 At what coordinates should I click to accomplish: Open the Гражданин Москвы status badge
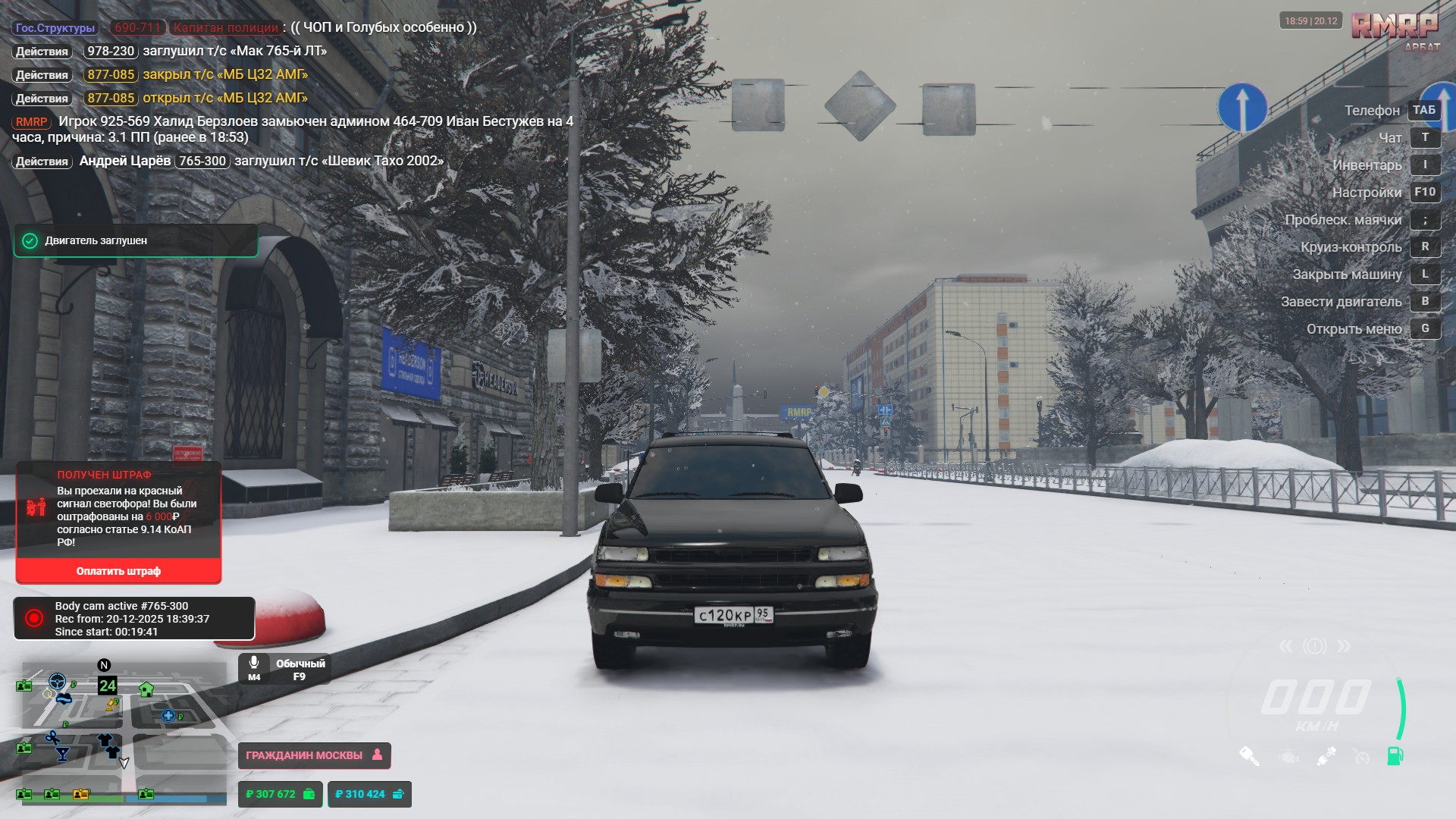pos(314,755)
